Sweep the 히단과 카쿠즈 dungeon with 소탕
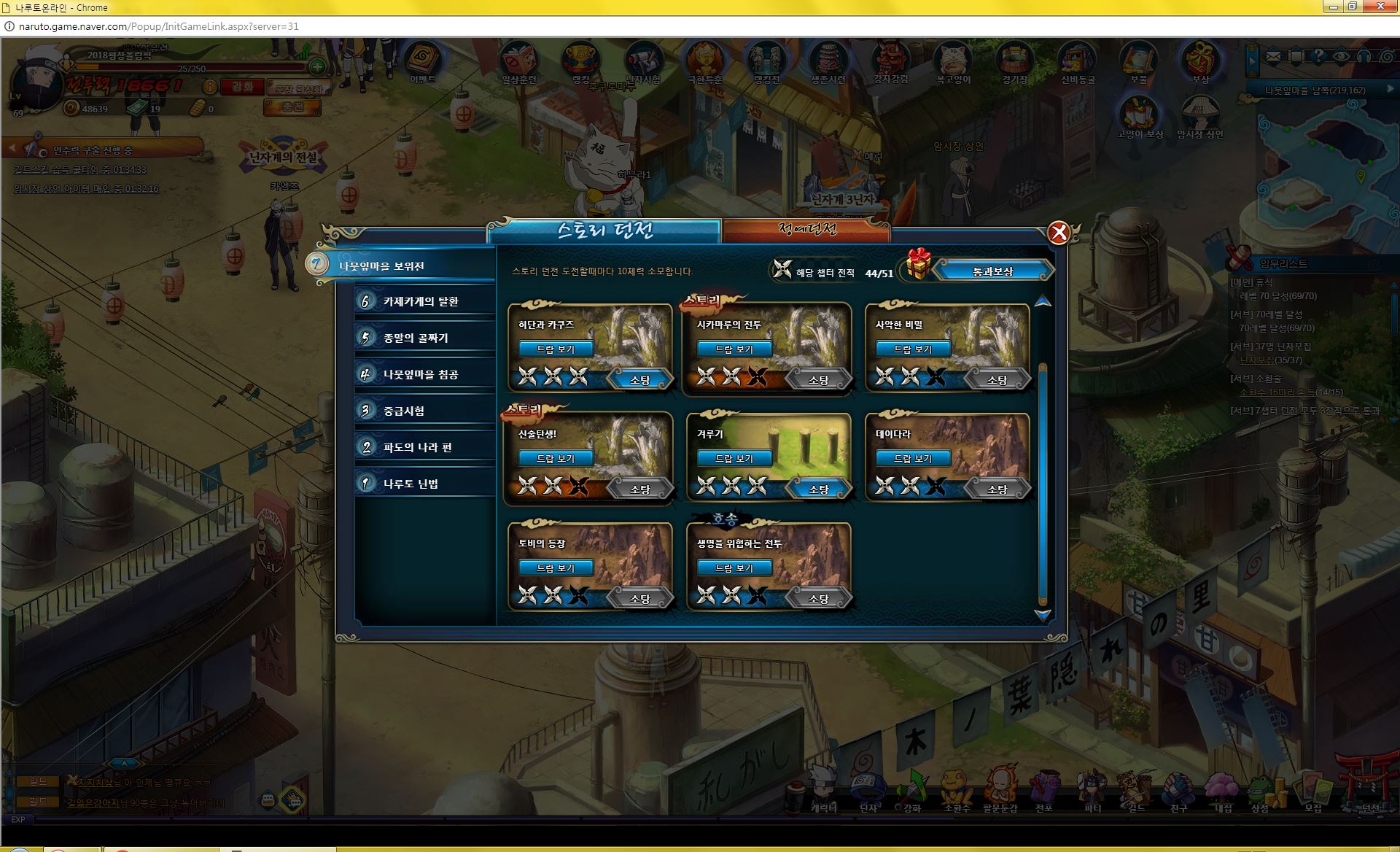This screenshot has width=1400, height=852. coord(639,379)
